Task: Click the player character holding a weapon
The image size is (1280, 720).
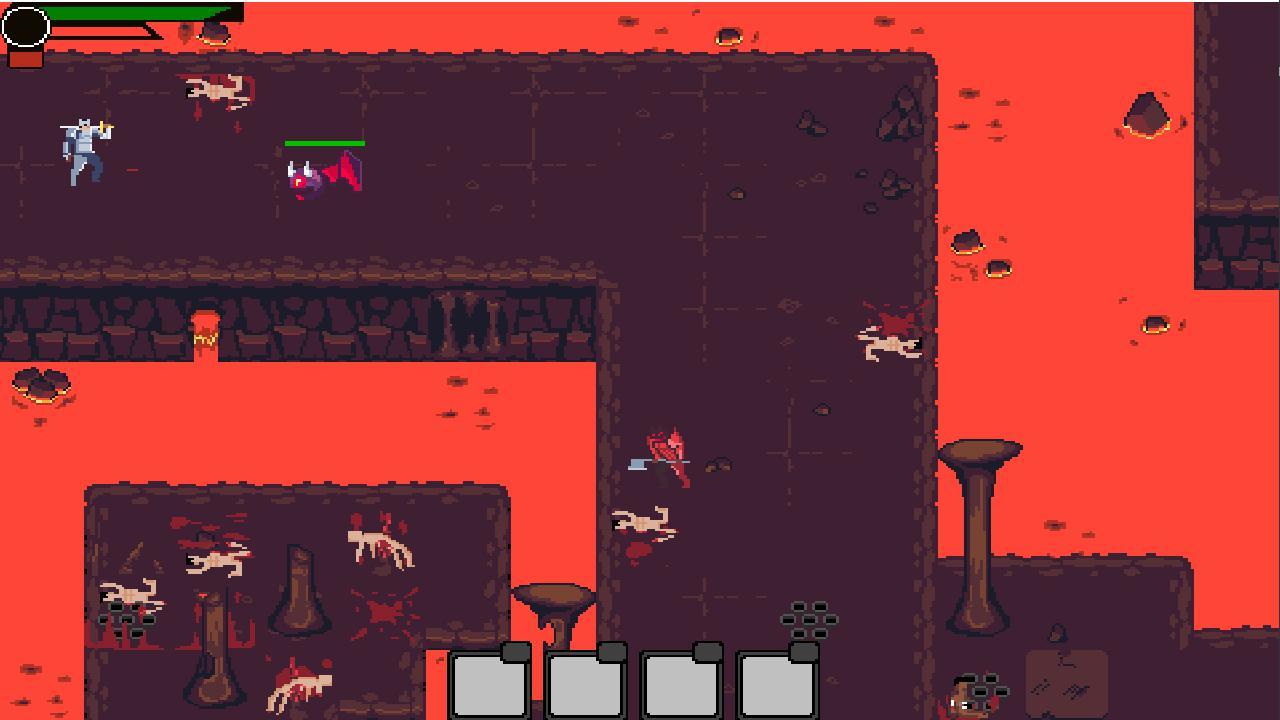Action: click(x=85, y=152)
